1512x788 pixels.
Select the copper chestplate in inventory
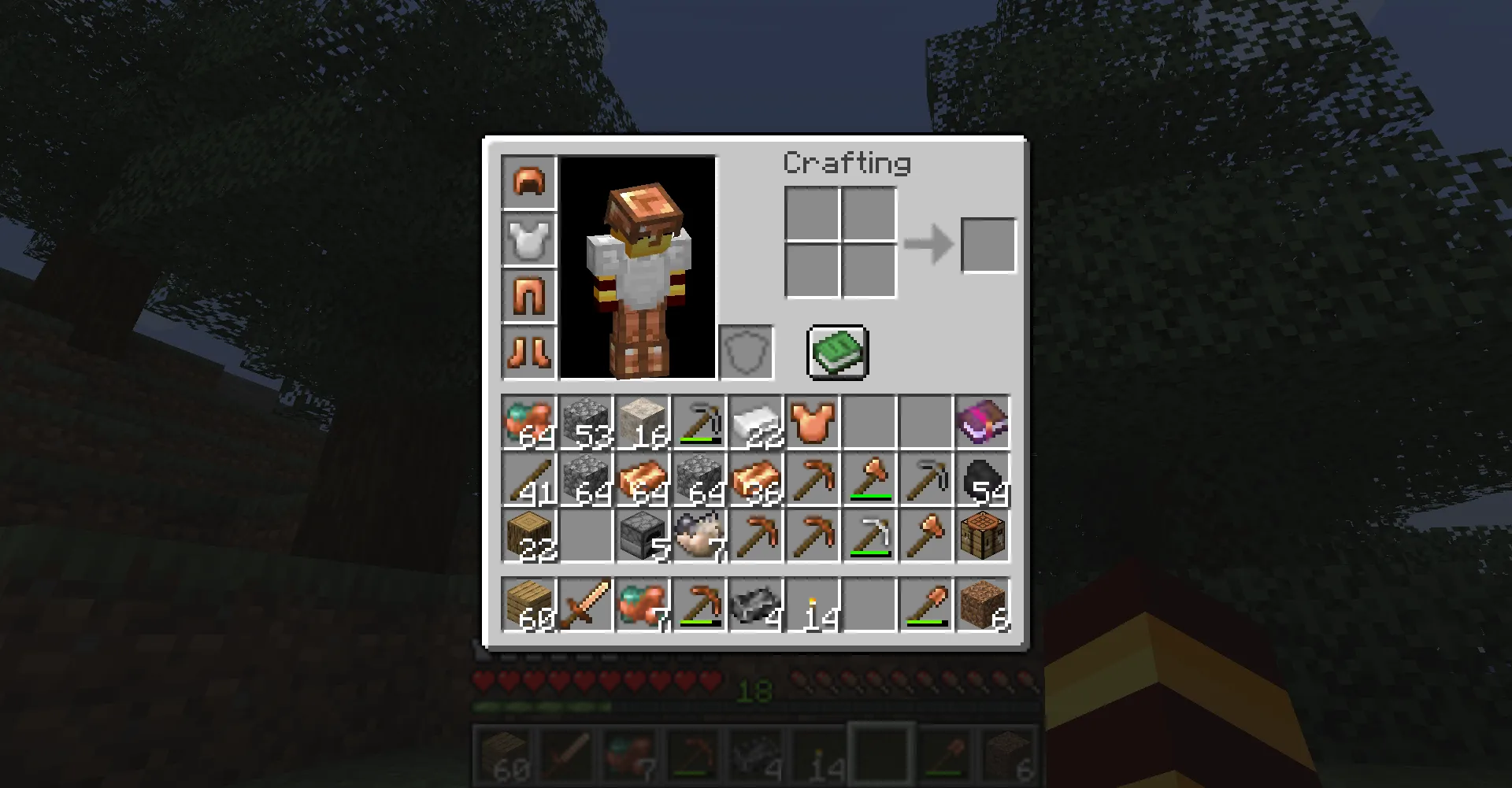tap(813, 423)
